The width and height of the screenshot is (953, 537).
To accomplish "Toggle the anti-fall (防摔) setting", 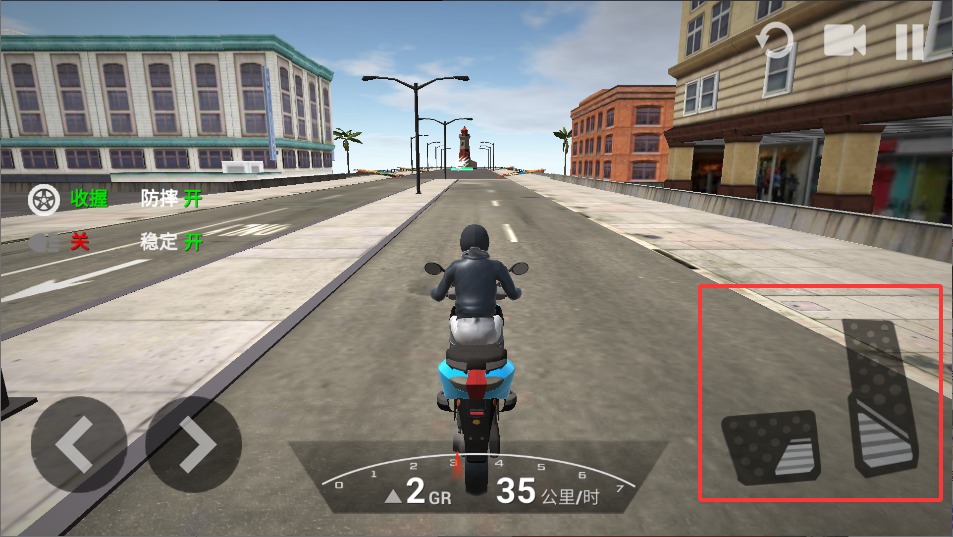I will (x=172, y=199).
